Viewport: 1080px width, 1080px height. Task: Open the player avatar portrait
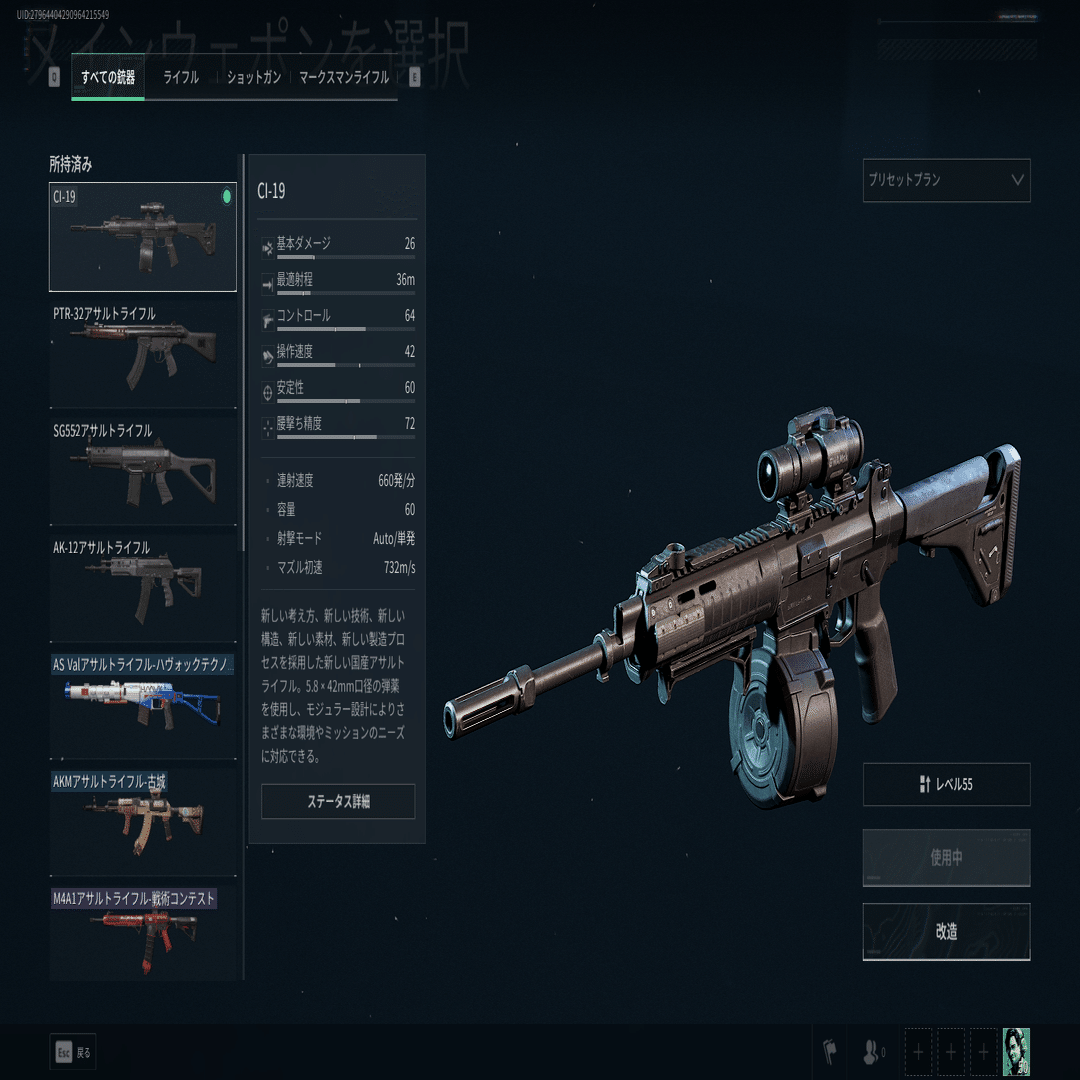[x=1016, y=1052]
